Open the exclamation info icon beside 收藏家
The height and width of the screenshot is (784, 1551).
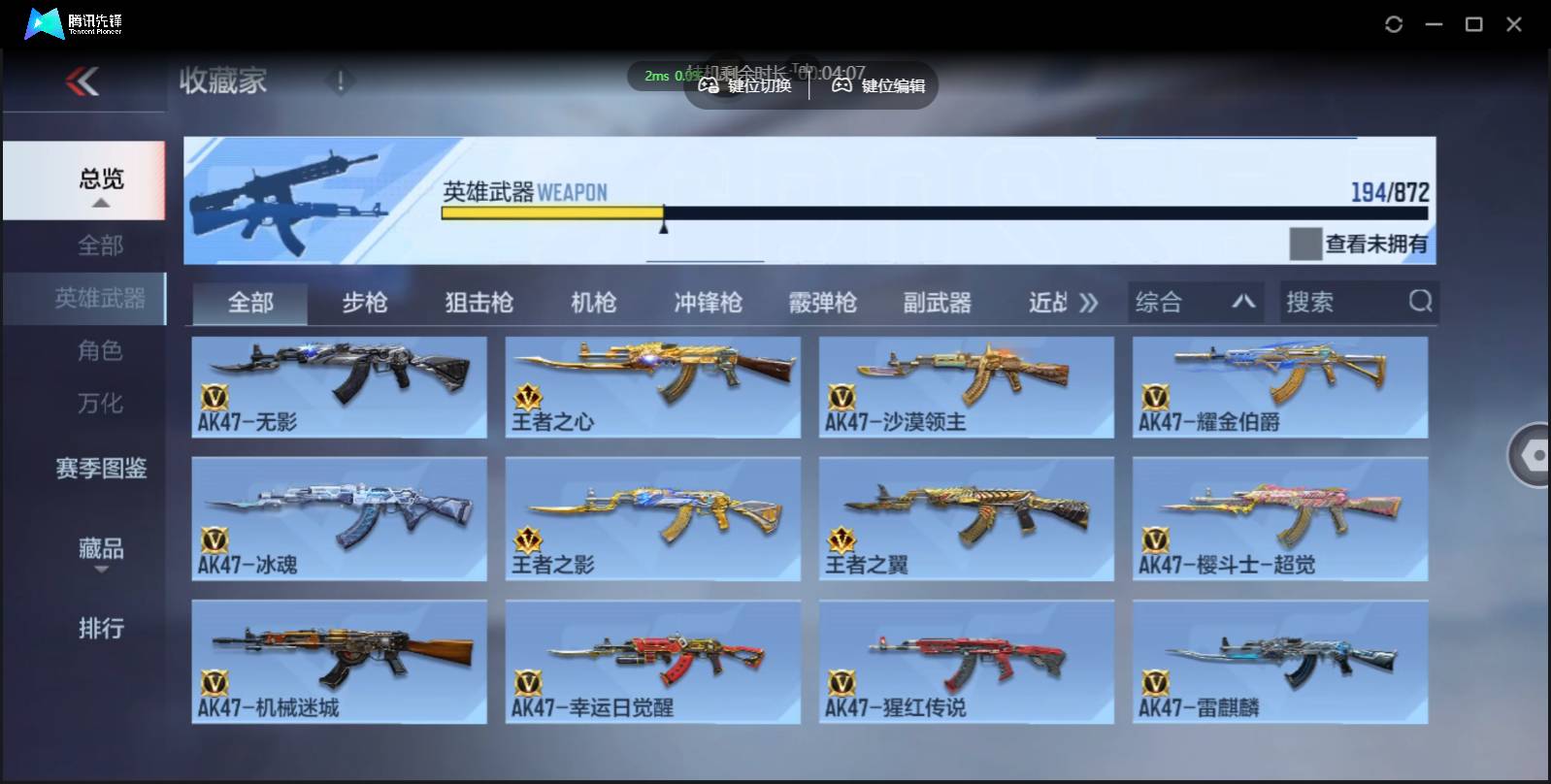click(341, 82)
